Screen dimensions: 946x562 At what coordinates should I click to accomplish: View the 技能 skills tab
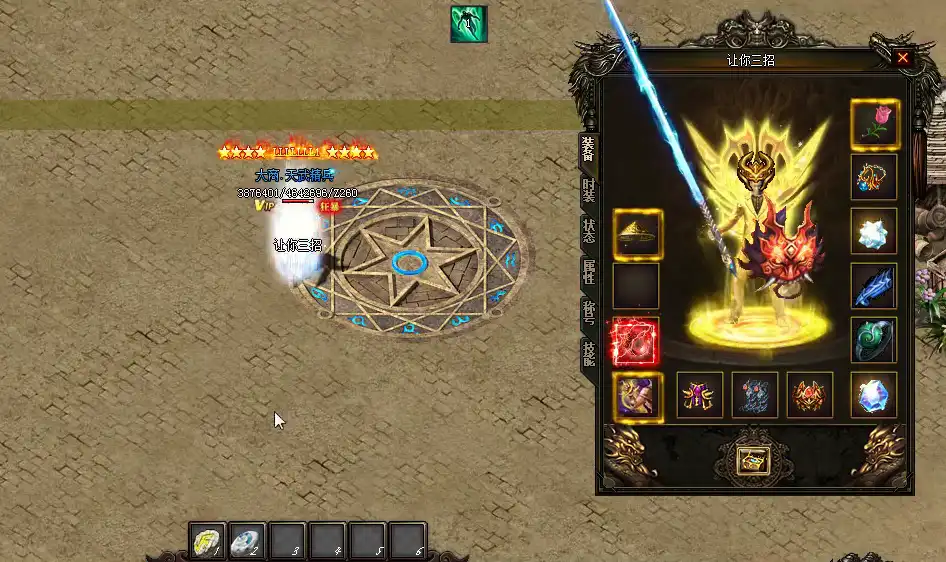tap(588, 351)
